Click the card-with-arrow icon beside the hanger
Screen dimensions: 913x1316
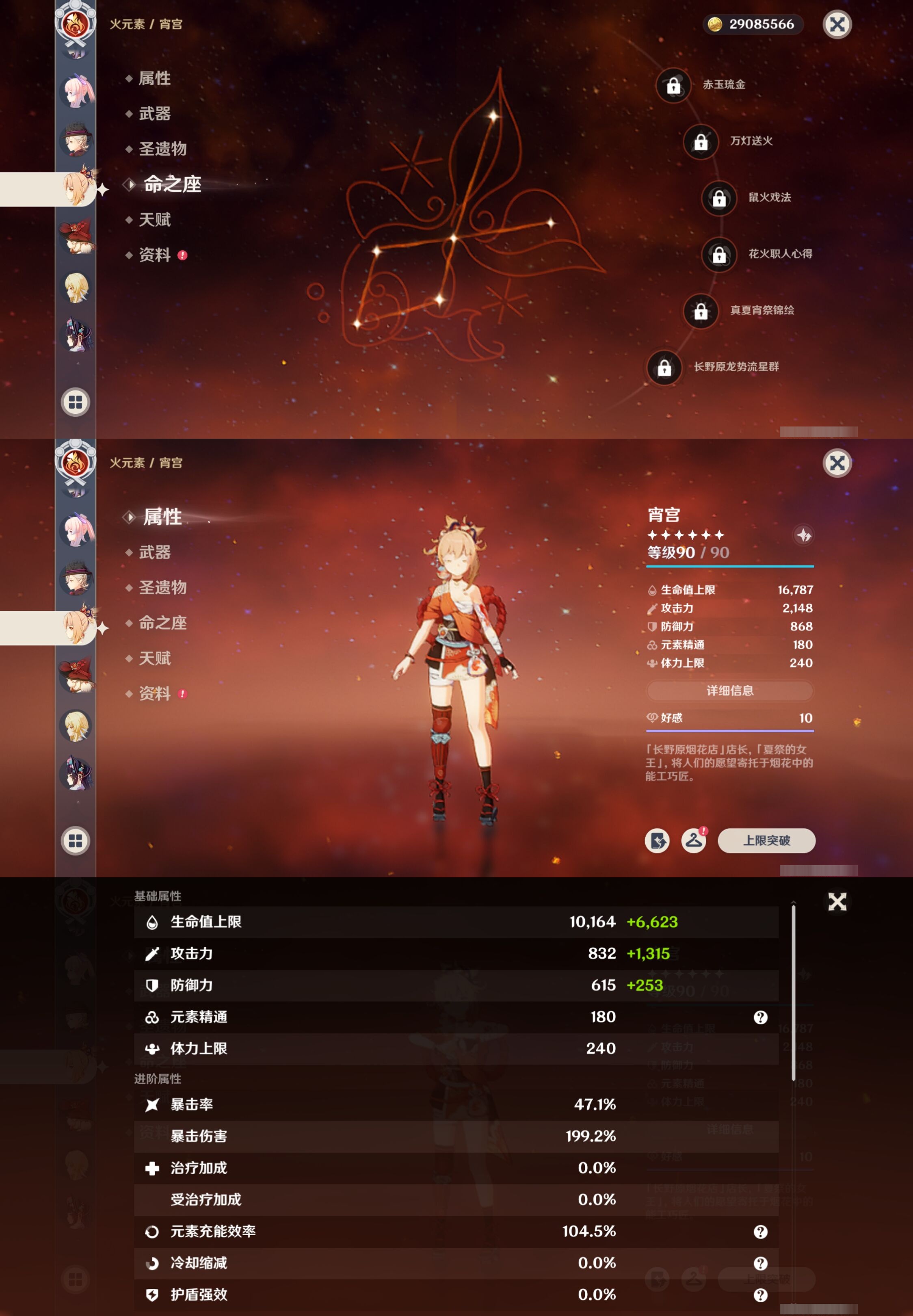pos(657,840)
